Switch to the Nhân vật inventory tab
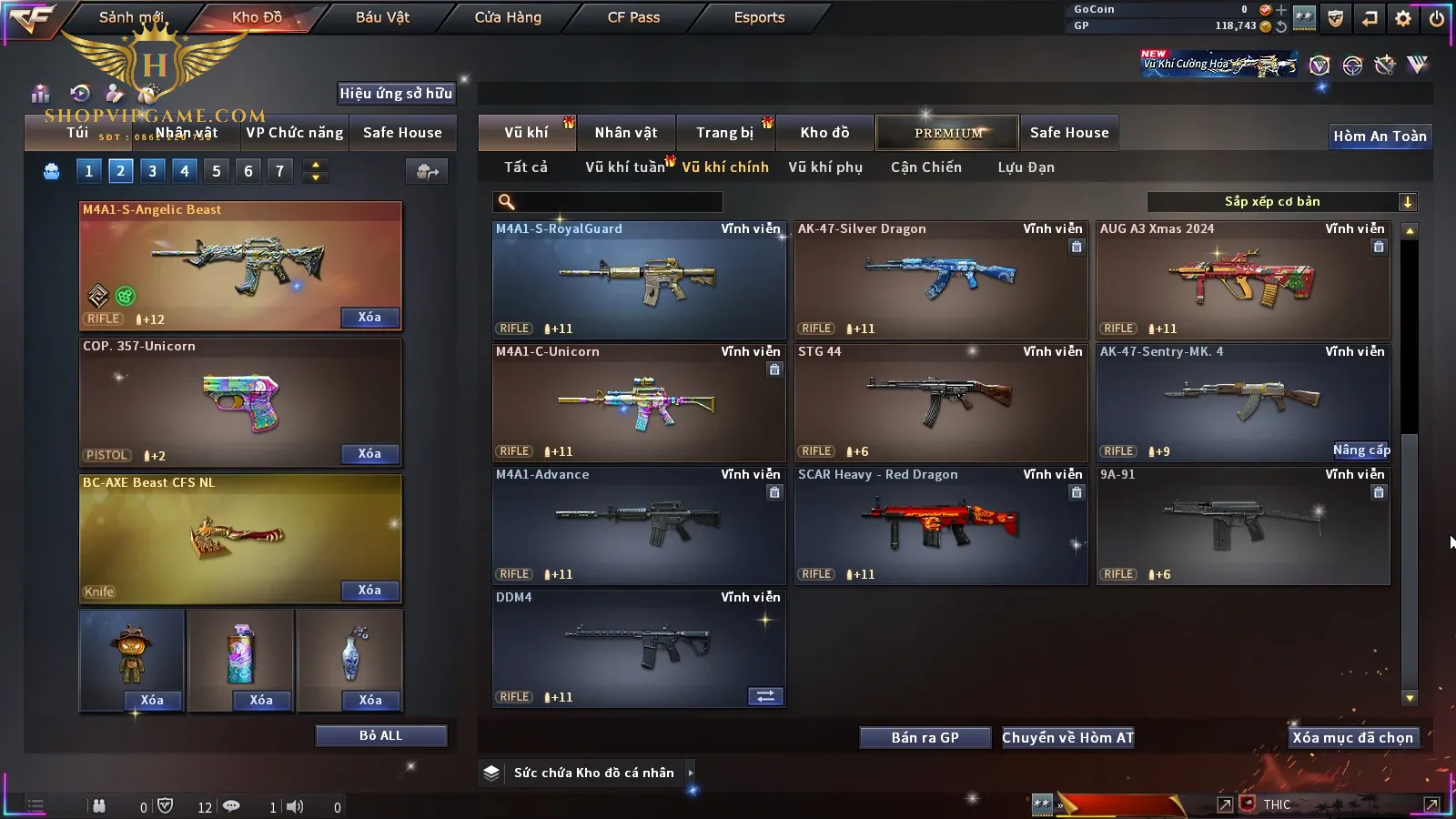 (625, 133)
